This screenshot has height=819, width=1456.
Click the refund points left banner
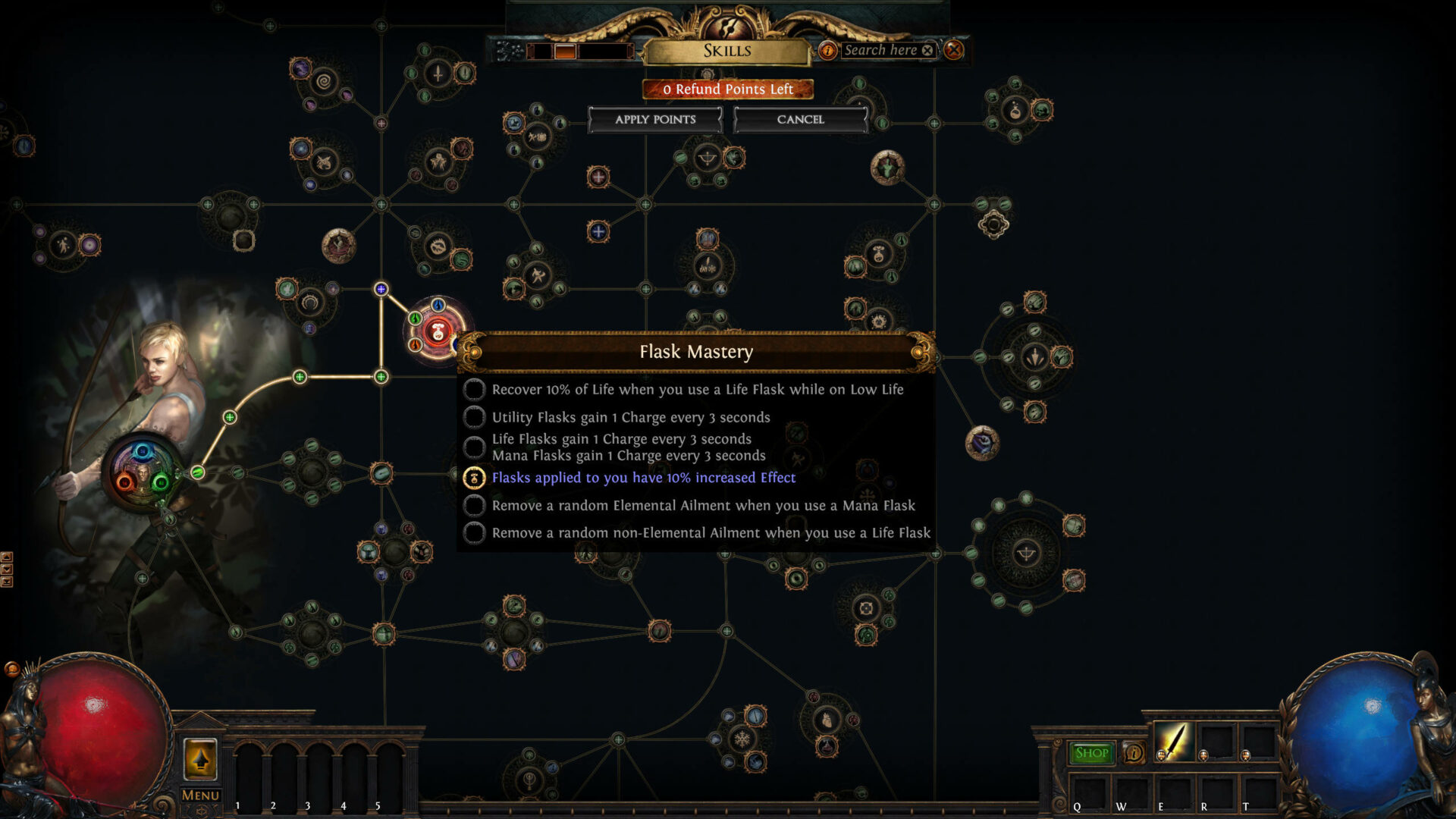coord(727,89)
